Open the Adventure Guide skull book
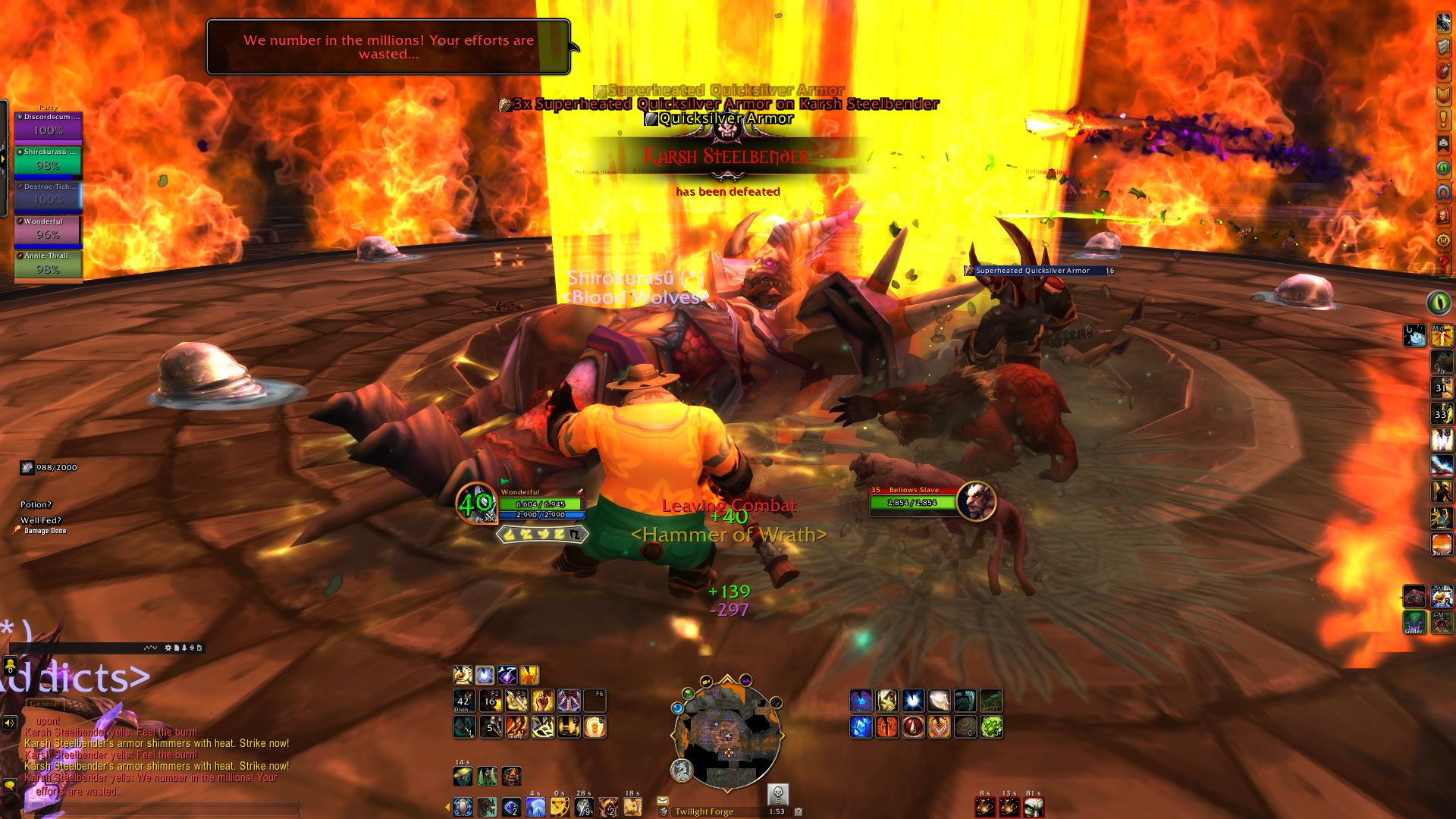Image resolution: width=1456 pixels, height=819 pixels. [1443, 215]
